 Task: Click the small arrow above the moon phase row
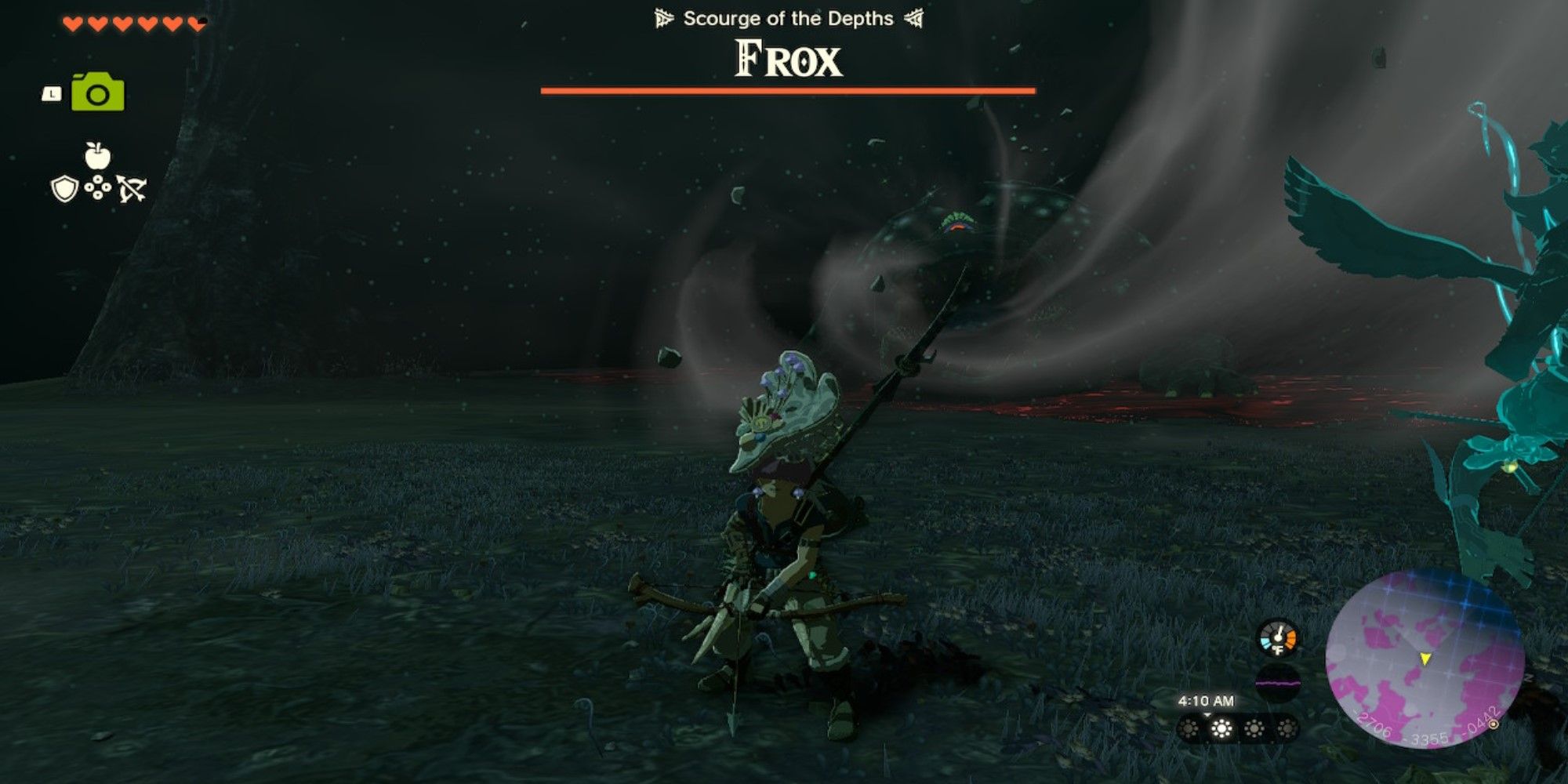[x=1207, y=714]
